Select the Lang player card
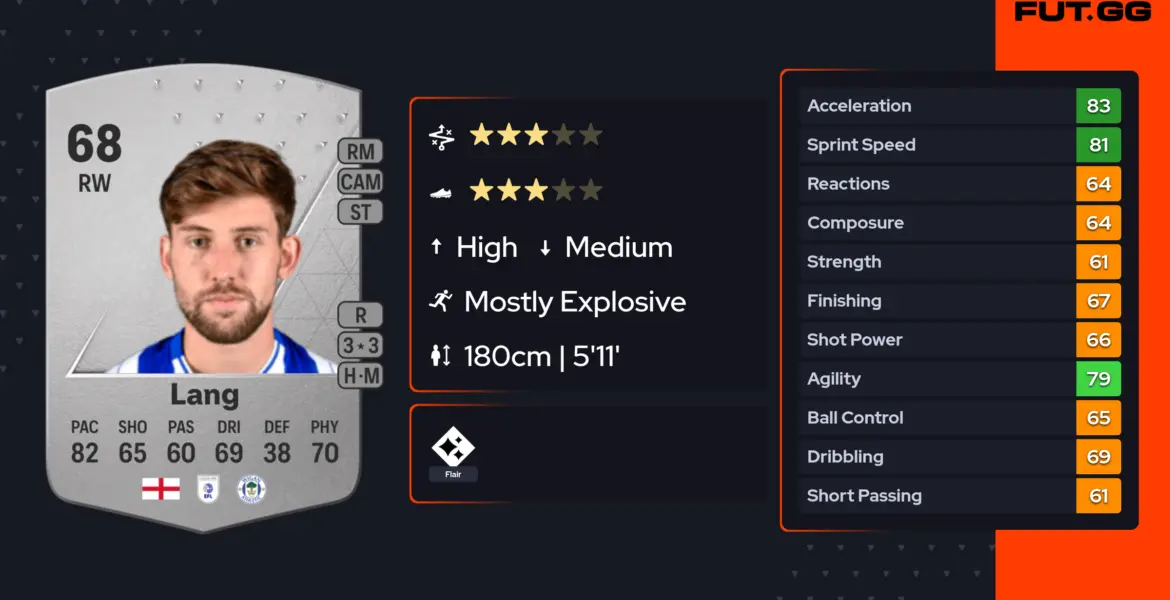The image size is (1170, 600). click(x=204, y=300)
